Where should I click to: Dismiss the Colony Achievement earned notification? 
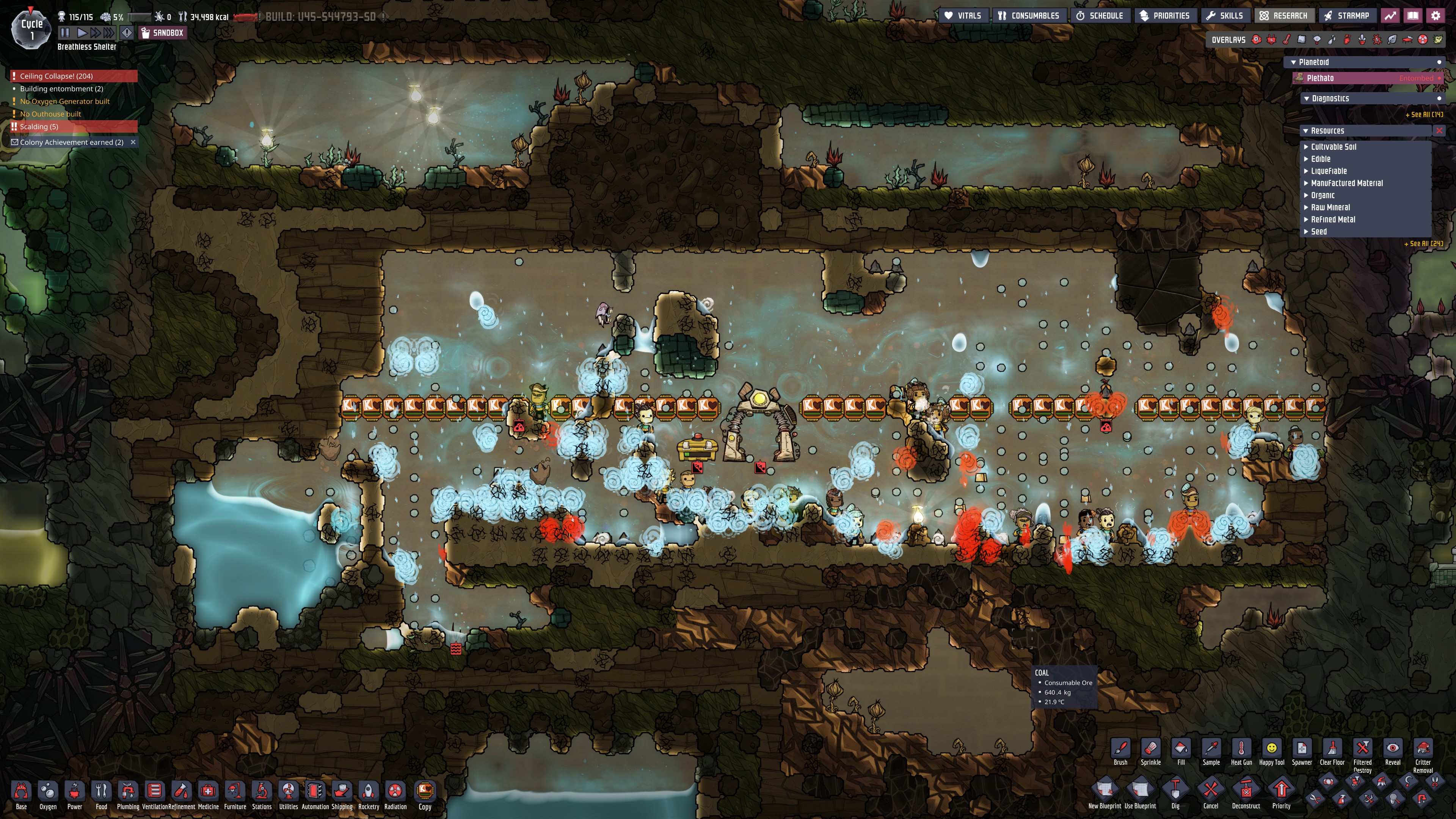(133, 142)
